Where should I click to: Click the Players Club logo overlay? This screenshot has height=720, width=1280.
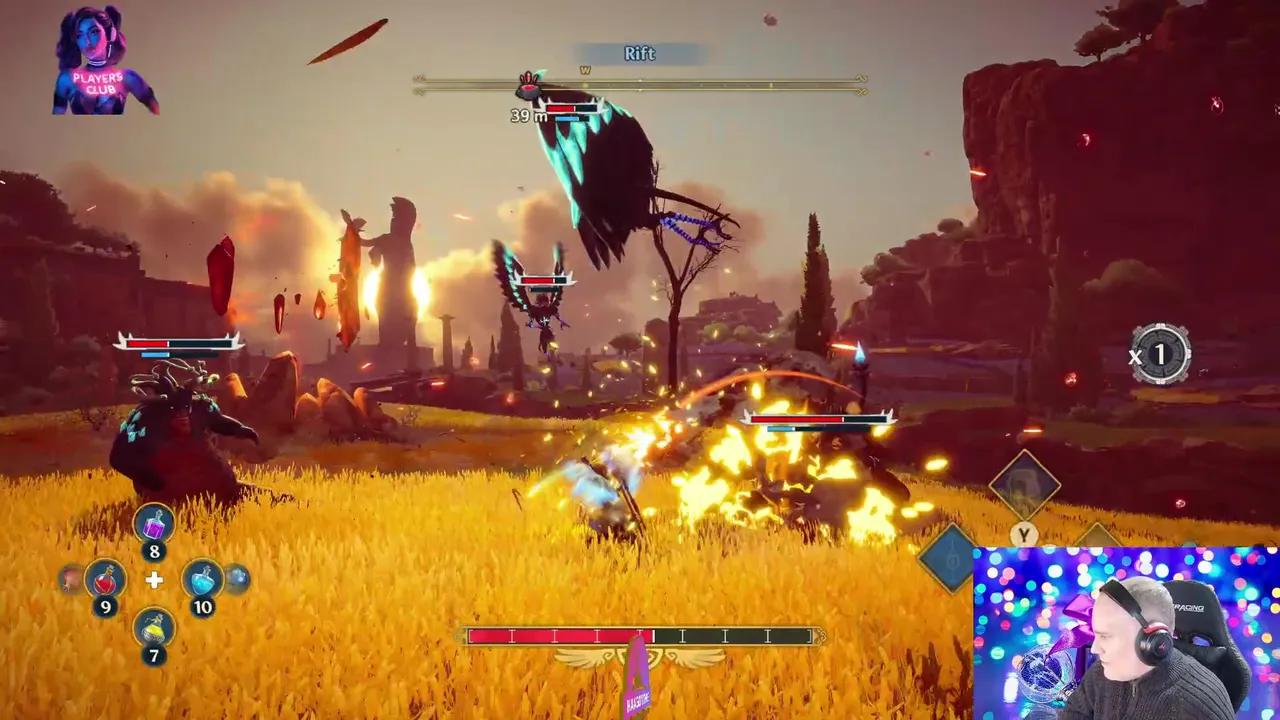click(104, 60)
